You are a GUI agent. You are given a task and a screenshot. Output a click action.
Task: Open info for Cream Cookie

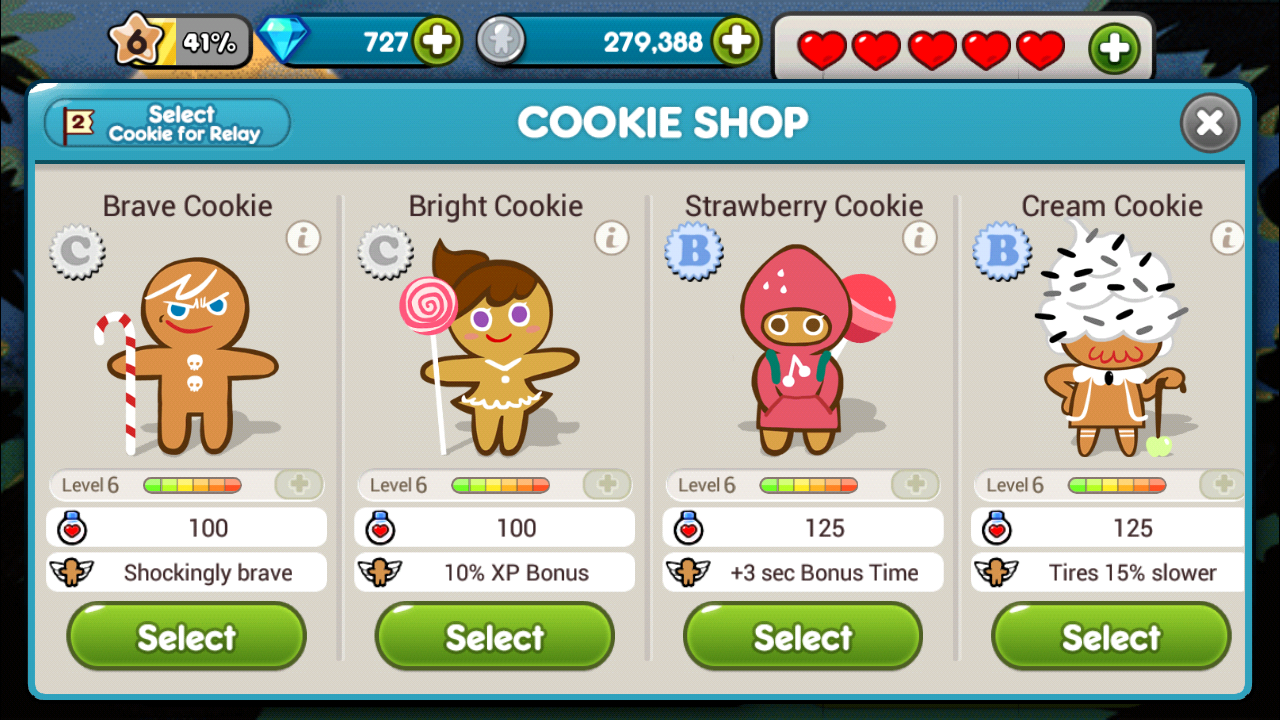click(x=1227, y=239)
